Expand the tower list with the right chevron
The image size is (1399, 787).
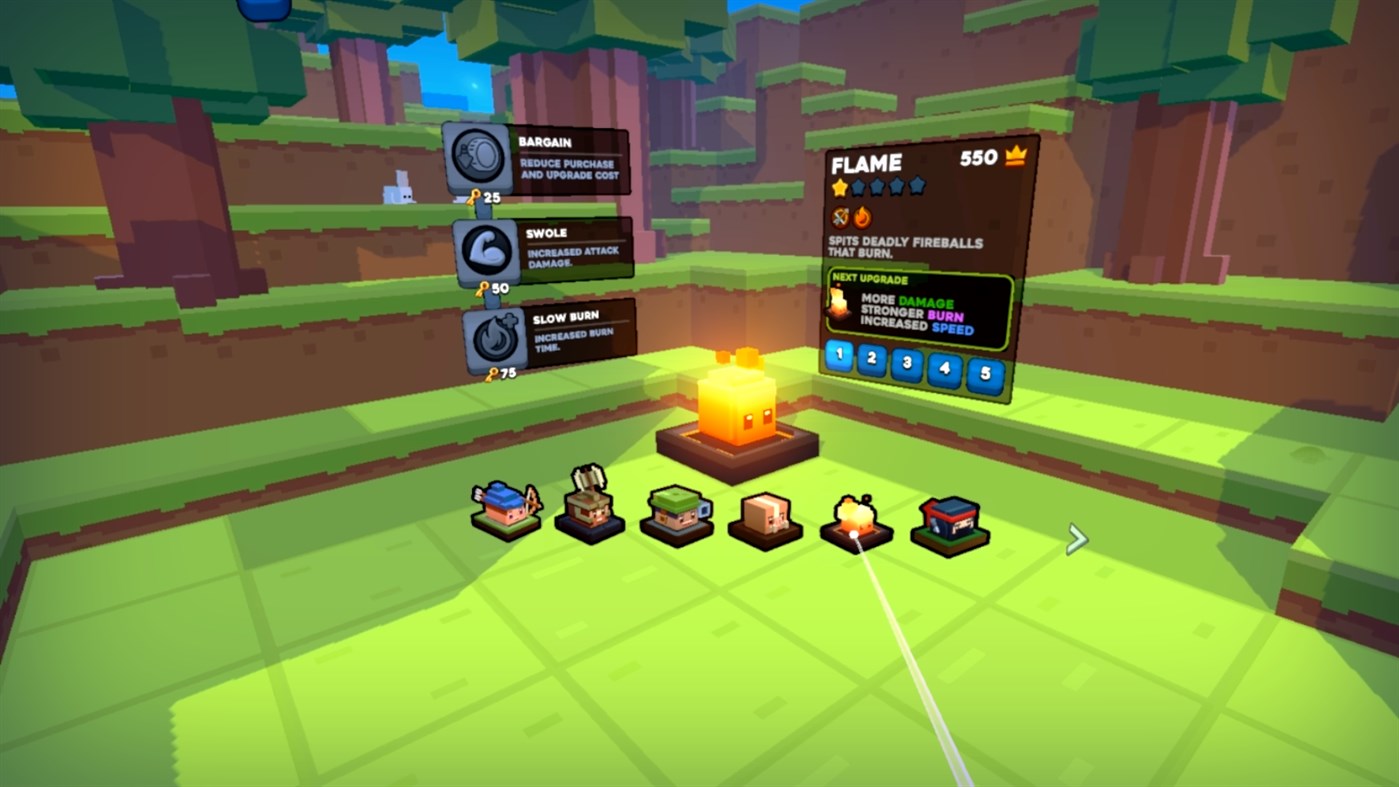1078,538
